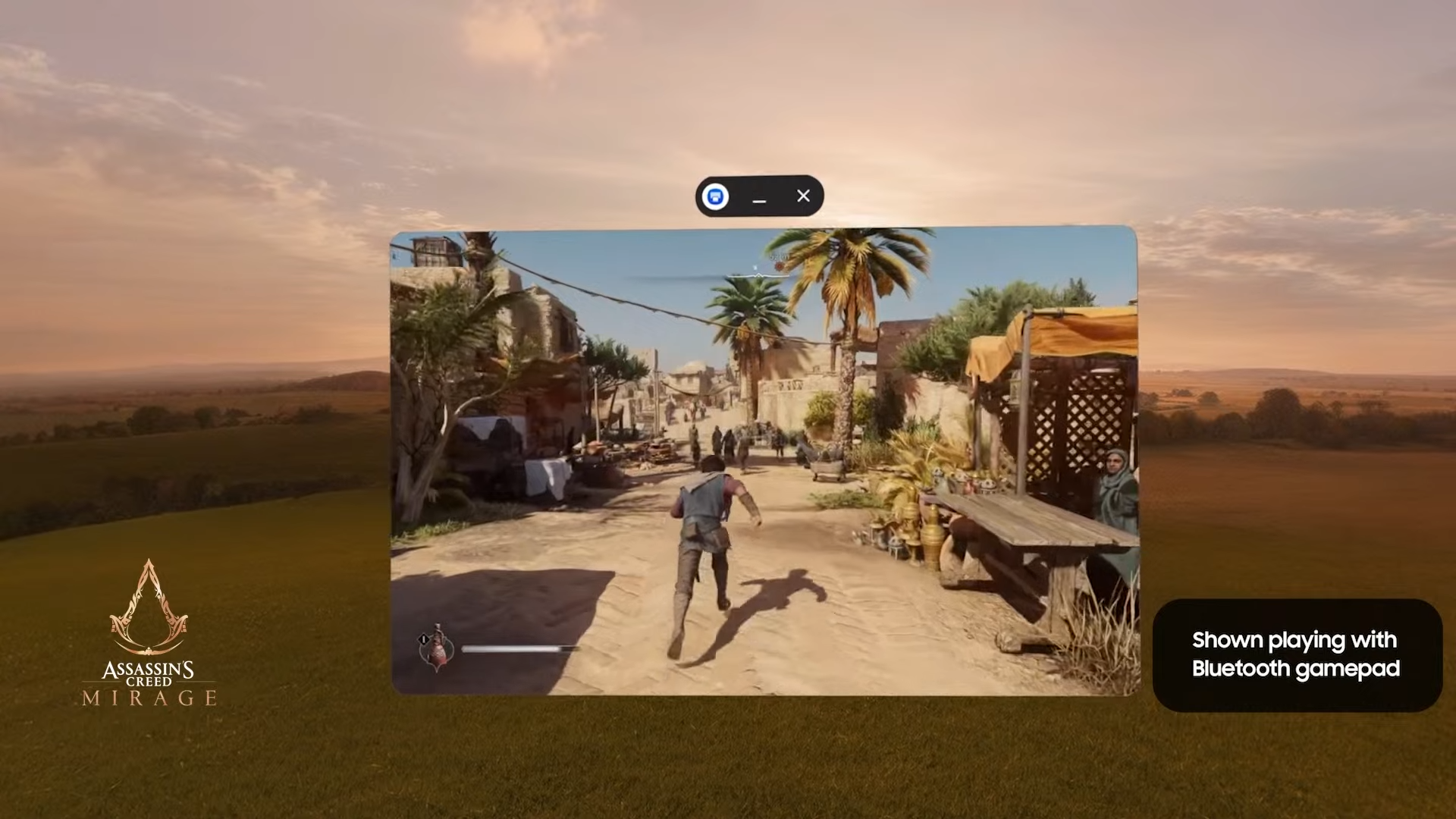Close the Assassin's Creed Mirage window
The width and height of the screenshot is (1456, 819).
click(803, 196)
